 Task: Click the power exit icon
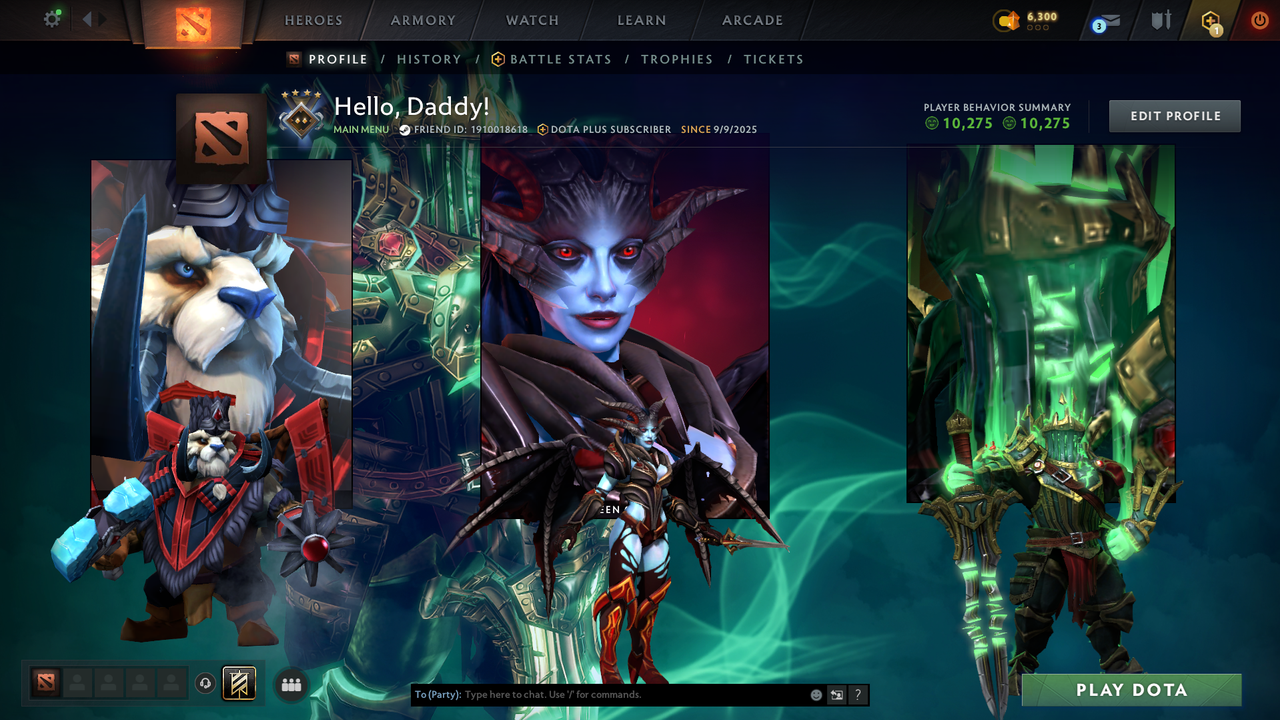[x=1259, y=19]
